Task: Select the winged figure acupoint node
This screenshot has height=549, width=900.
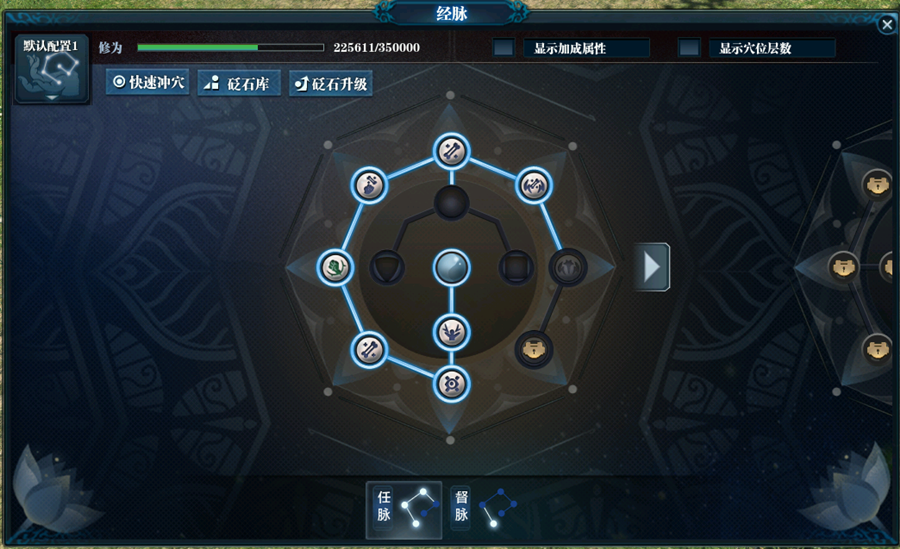Action: point(451,328)
